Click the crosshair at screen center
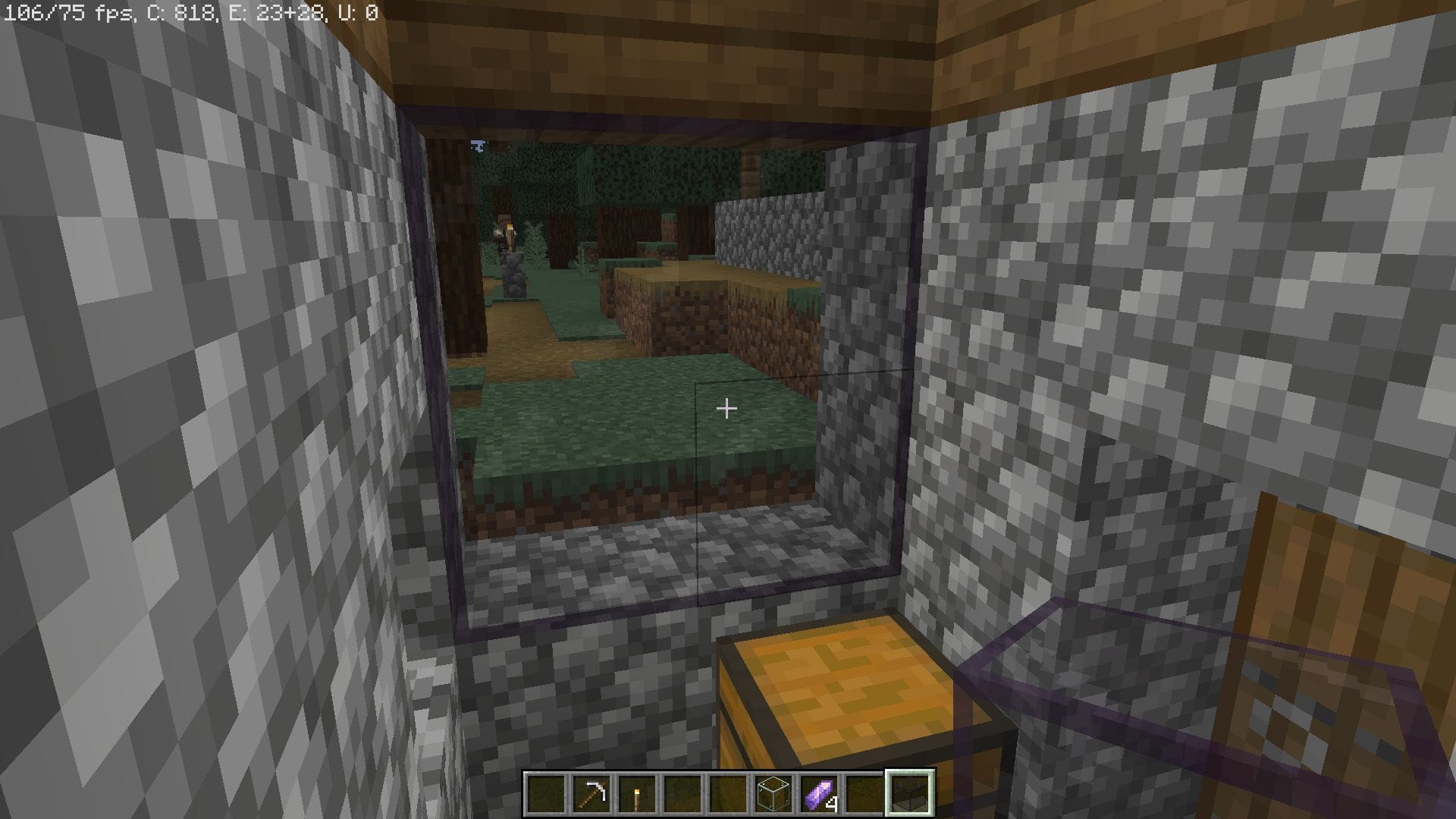Screen dimensions: 1456x819 [x=726, y=409]
